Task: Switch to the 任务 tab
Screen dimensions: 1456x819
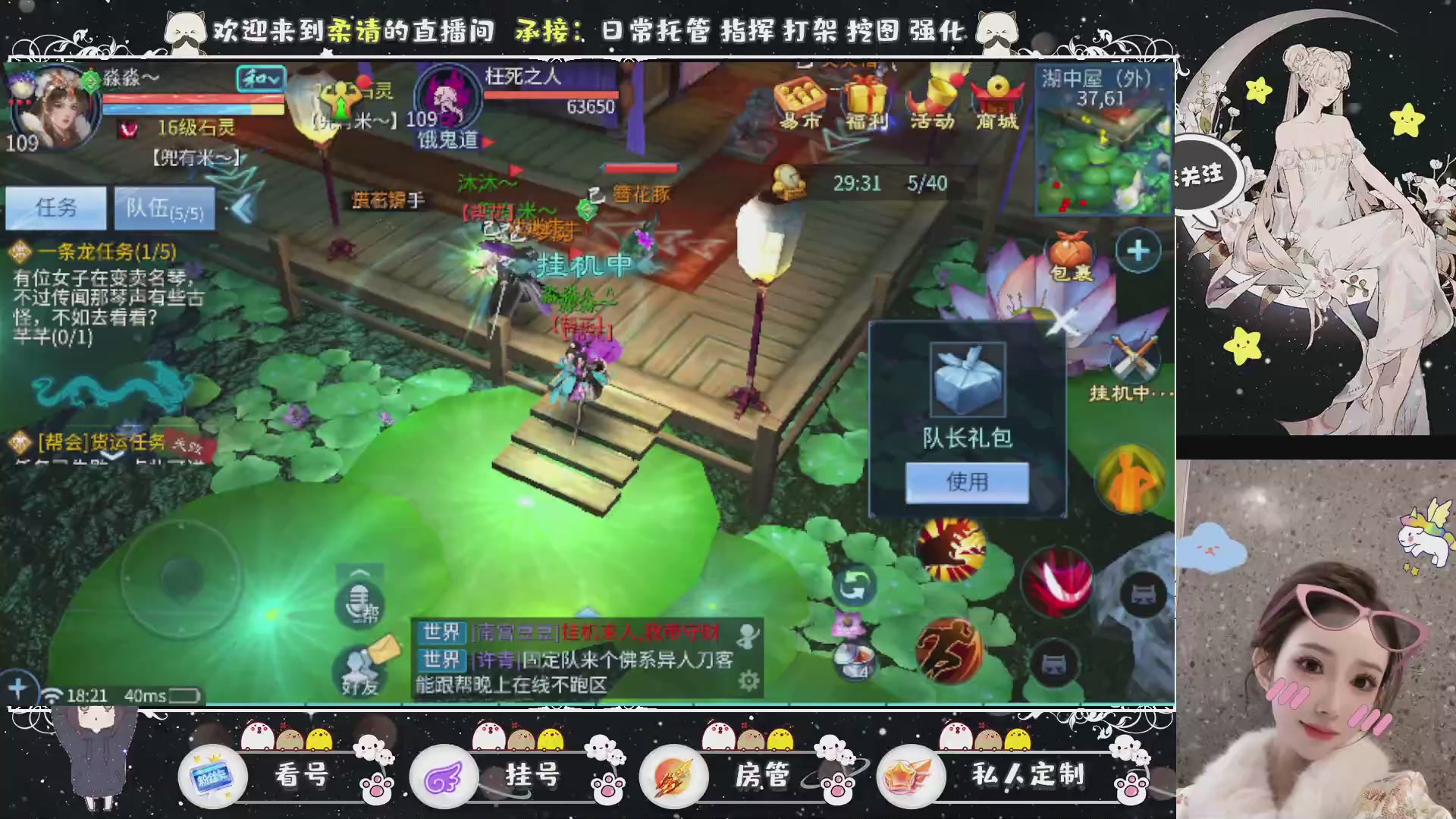Action: [55, 207]
